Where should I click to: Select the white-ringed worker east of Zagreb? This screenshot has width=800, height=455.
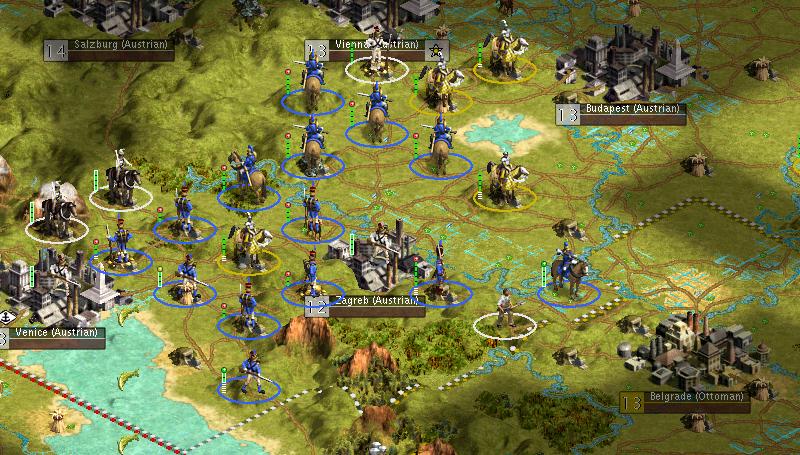(x=505, y=309)
